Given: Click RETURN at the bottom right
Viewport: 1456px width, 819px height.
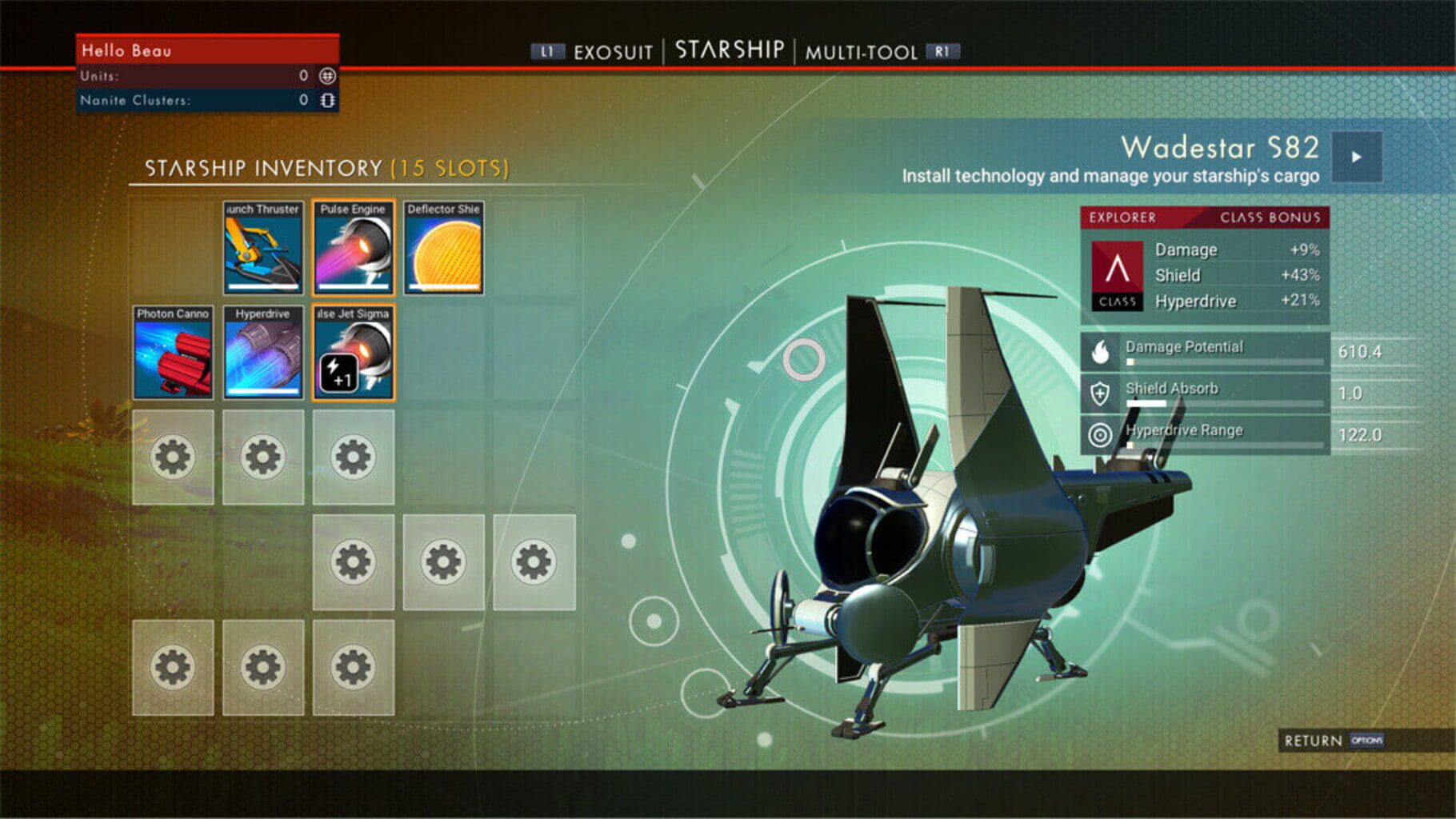Looking at the screenshot, I should coord(1314,741).
